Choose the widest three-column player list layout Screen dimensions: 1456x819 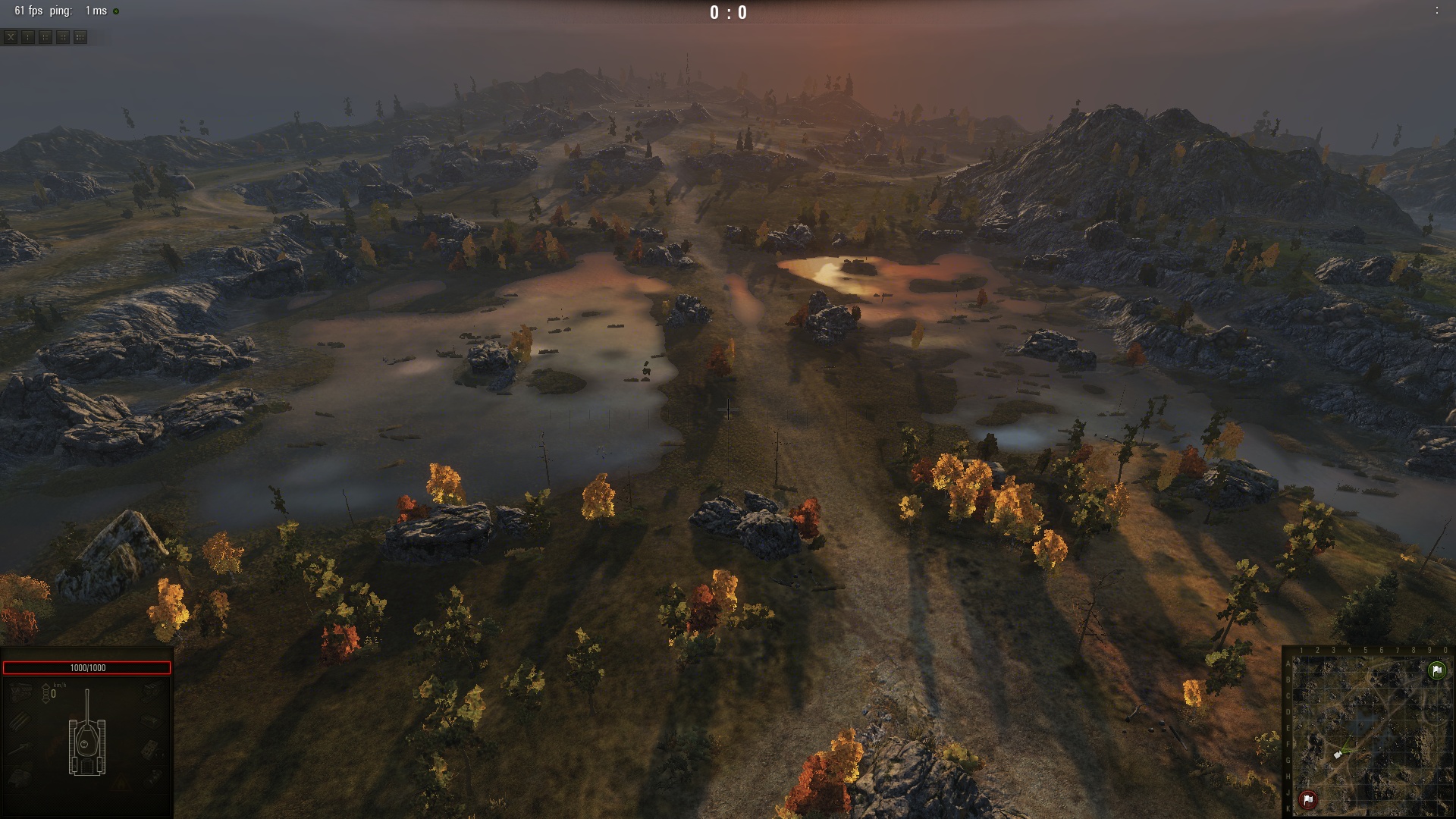point(80,37)
